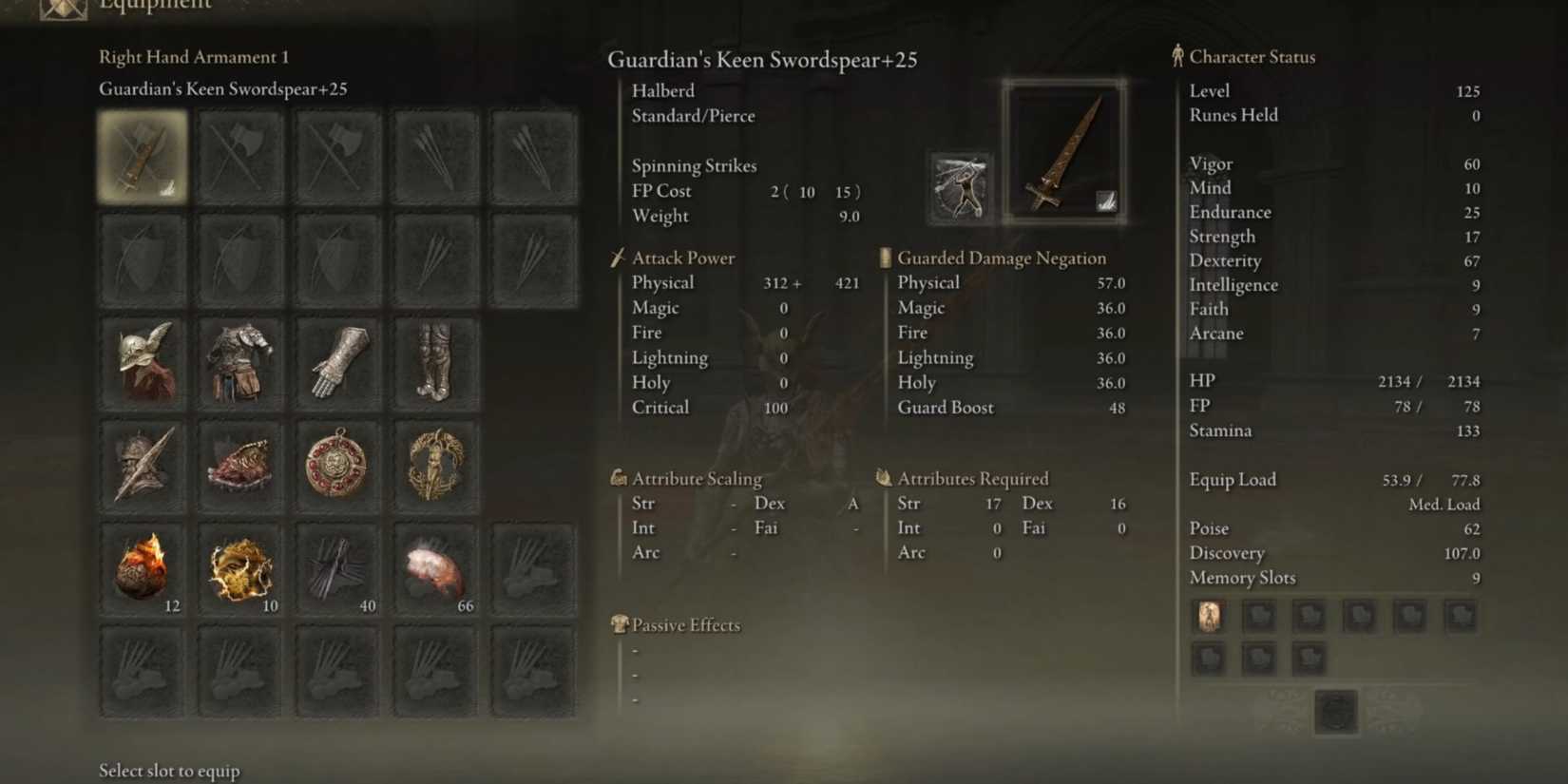The width and height of the screenshot is (1568, 784).
Task: Click the gold consumable with quantity 10
Action: click(239, 569)
